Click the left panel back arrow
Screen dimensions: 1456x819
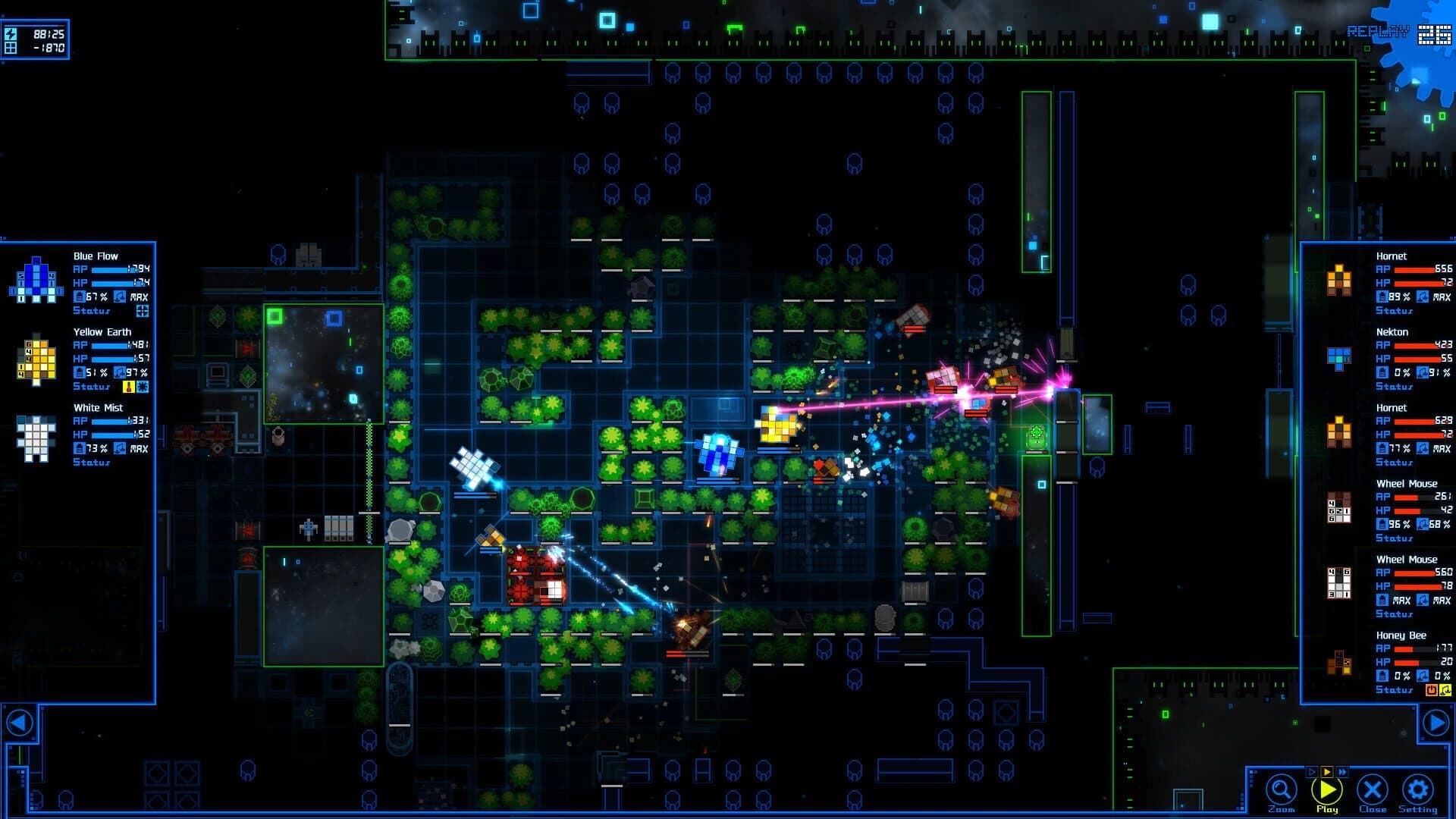click(21, 723)
